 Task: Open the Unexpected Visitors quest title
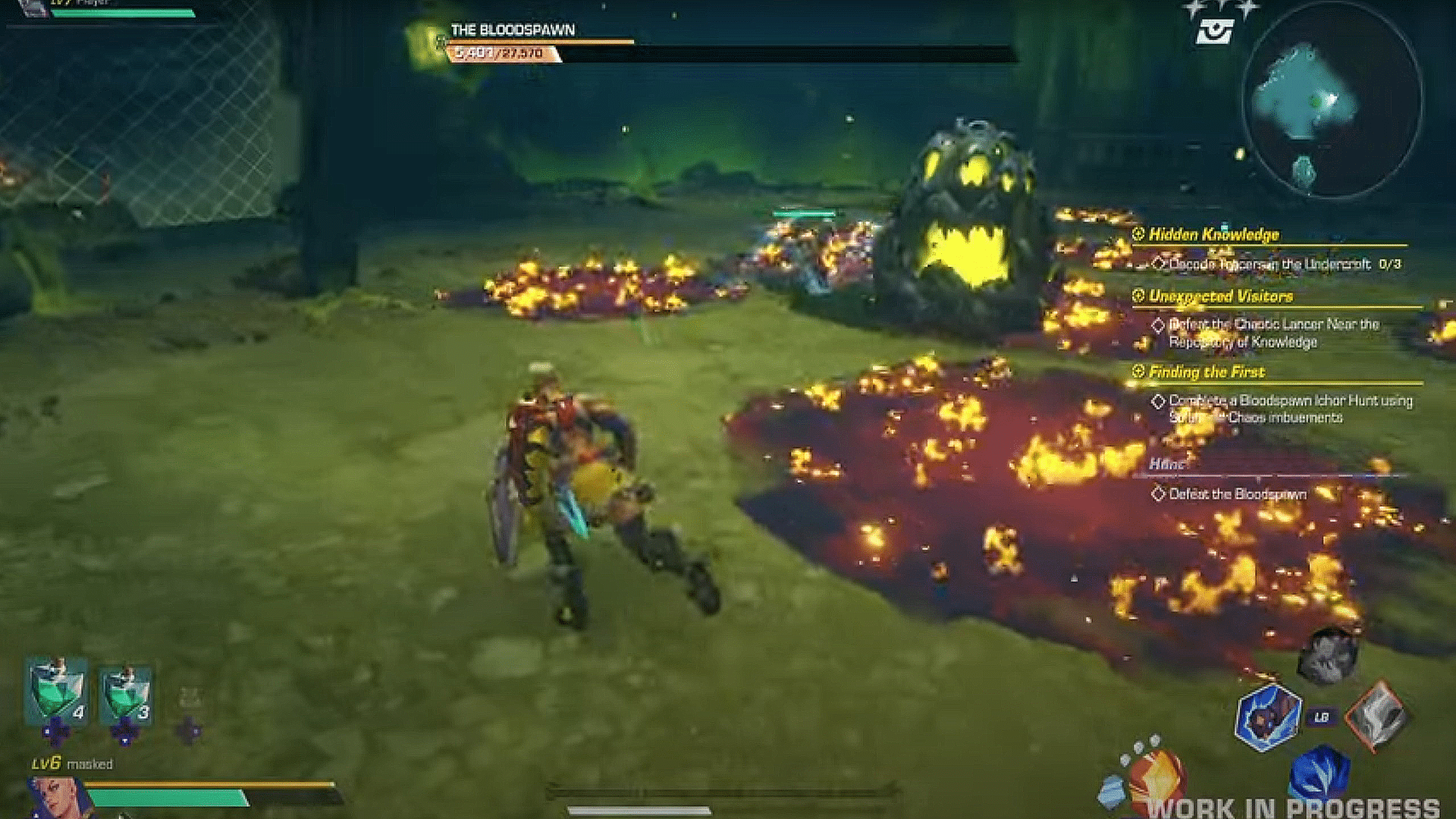(x=1219, y=297)
